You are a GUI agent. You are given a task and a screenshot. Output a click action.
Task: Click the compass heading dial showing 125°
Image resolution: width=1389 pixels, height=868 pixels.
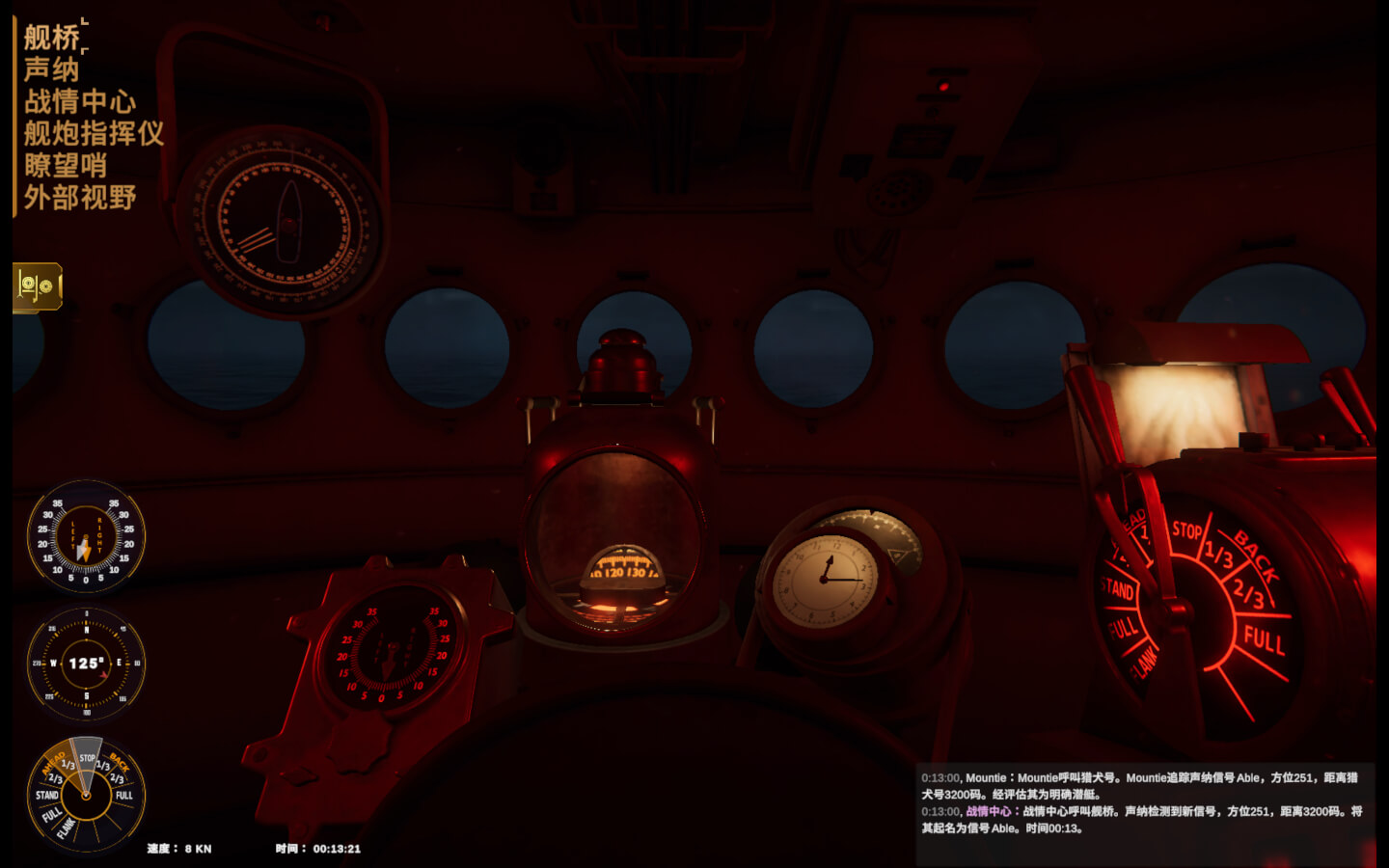[86, 664]
